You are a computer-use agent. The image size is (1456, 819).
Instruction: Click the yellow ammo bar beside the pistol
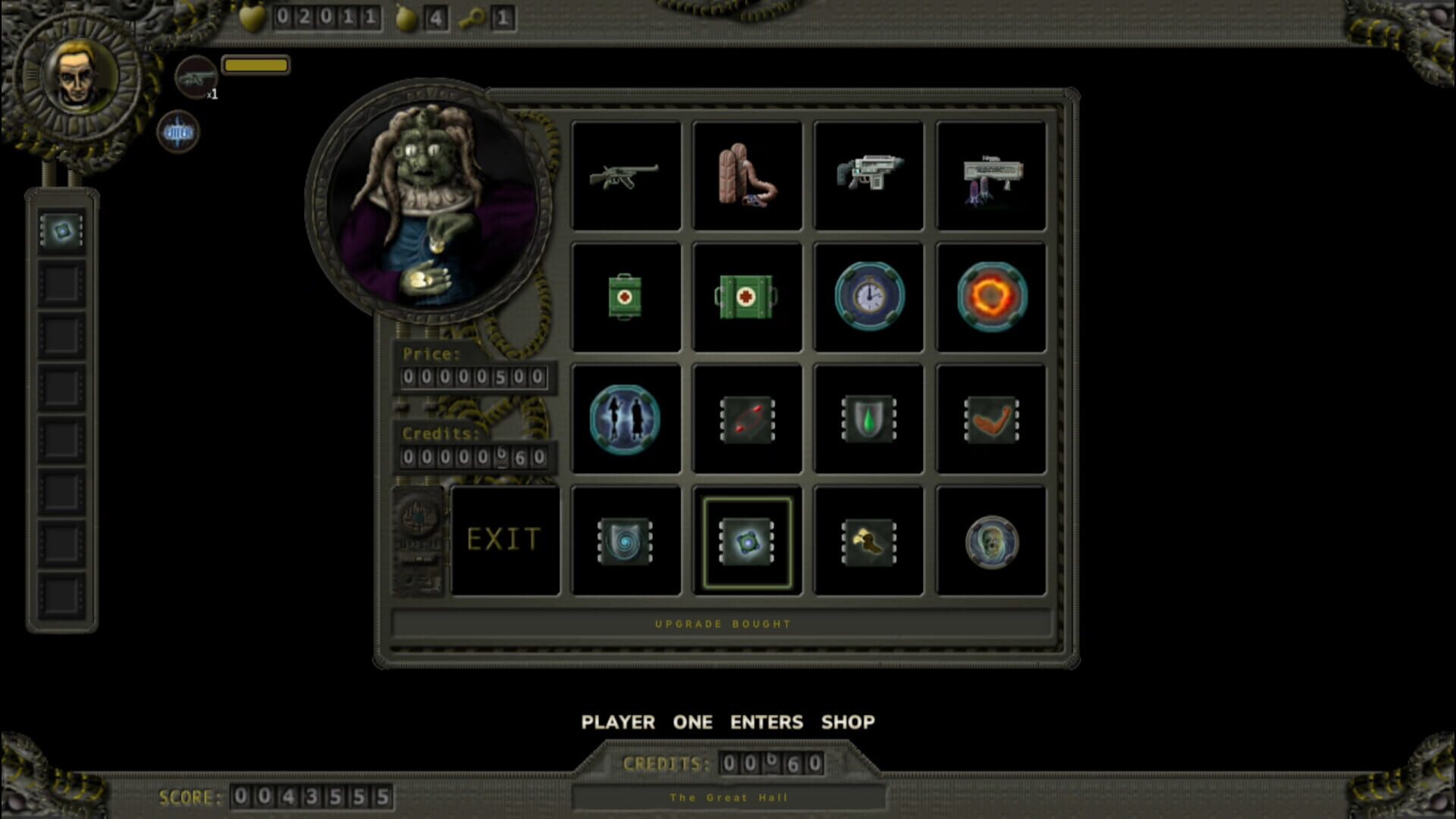coord(256,65)
